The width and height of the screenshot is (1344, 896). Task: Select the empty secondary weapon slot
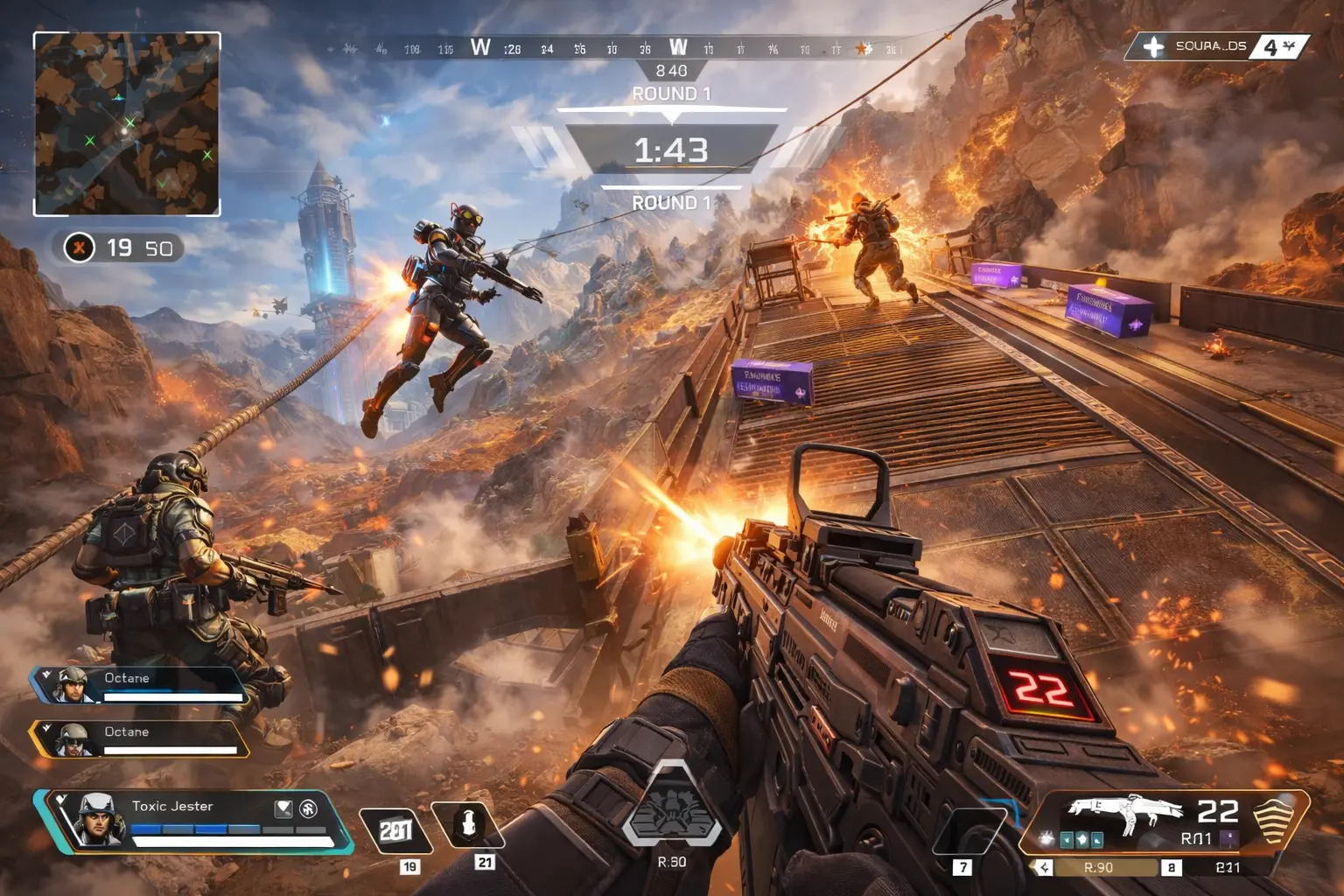click(969, 830)
